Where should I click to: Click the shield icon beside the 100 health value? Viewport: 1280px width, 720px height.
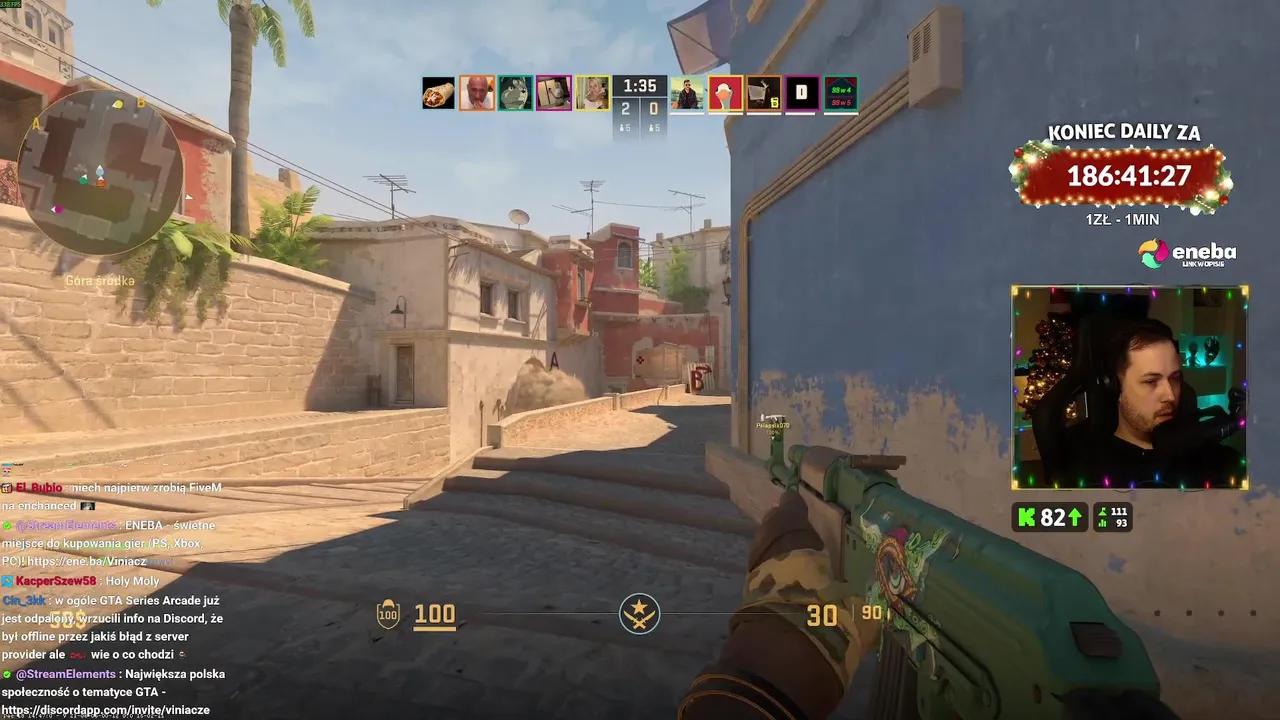coord(386,614)
